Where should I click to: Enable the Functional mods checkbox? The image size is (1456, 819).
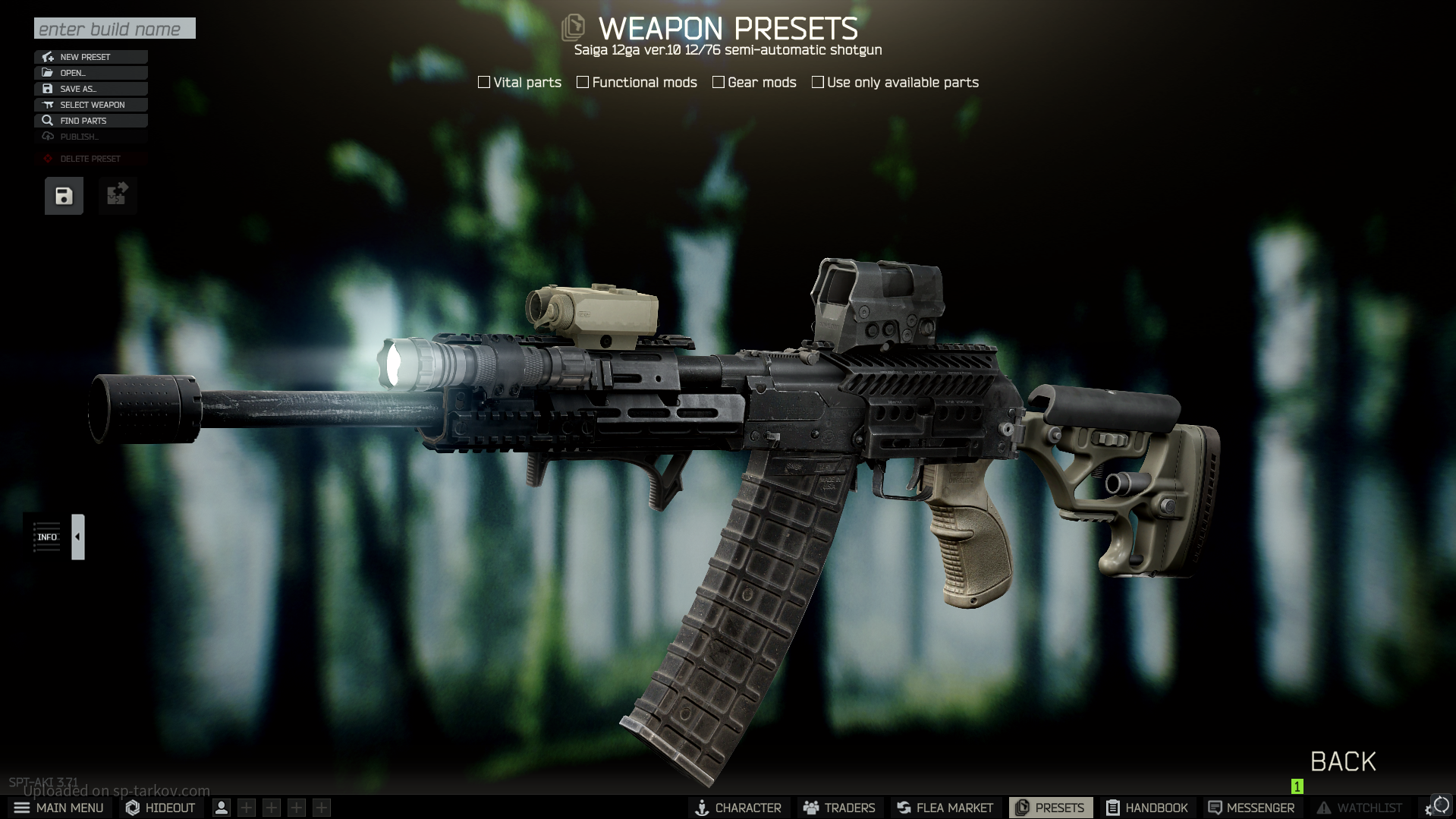(x=583, y=82)
